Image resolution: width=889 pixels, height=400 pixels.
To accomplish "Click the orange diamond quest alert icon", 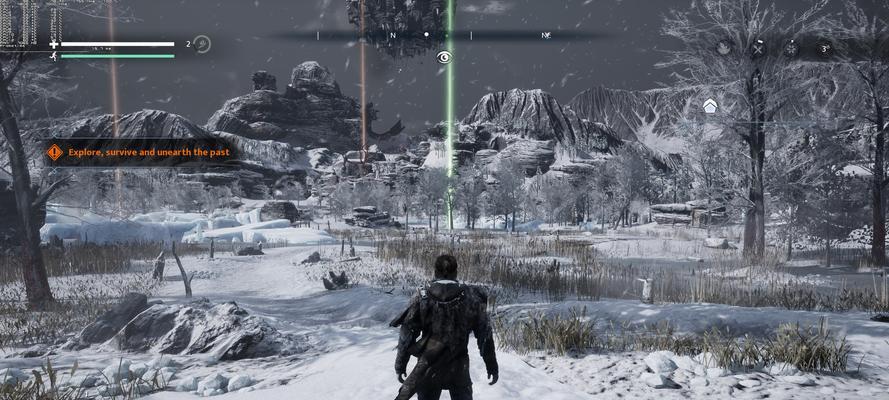I will point(54,152).
